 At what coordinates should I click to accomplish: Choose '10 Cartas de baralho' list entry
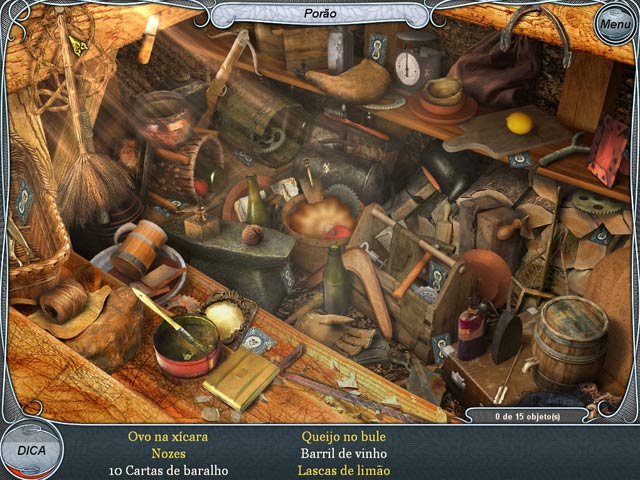point(169,471)
